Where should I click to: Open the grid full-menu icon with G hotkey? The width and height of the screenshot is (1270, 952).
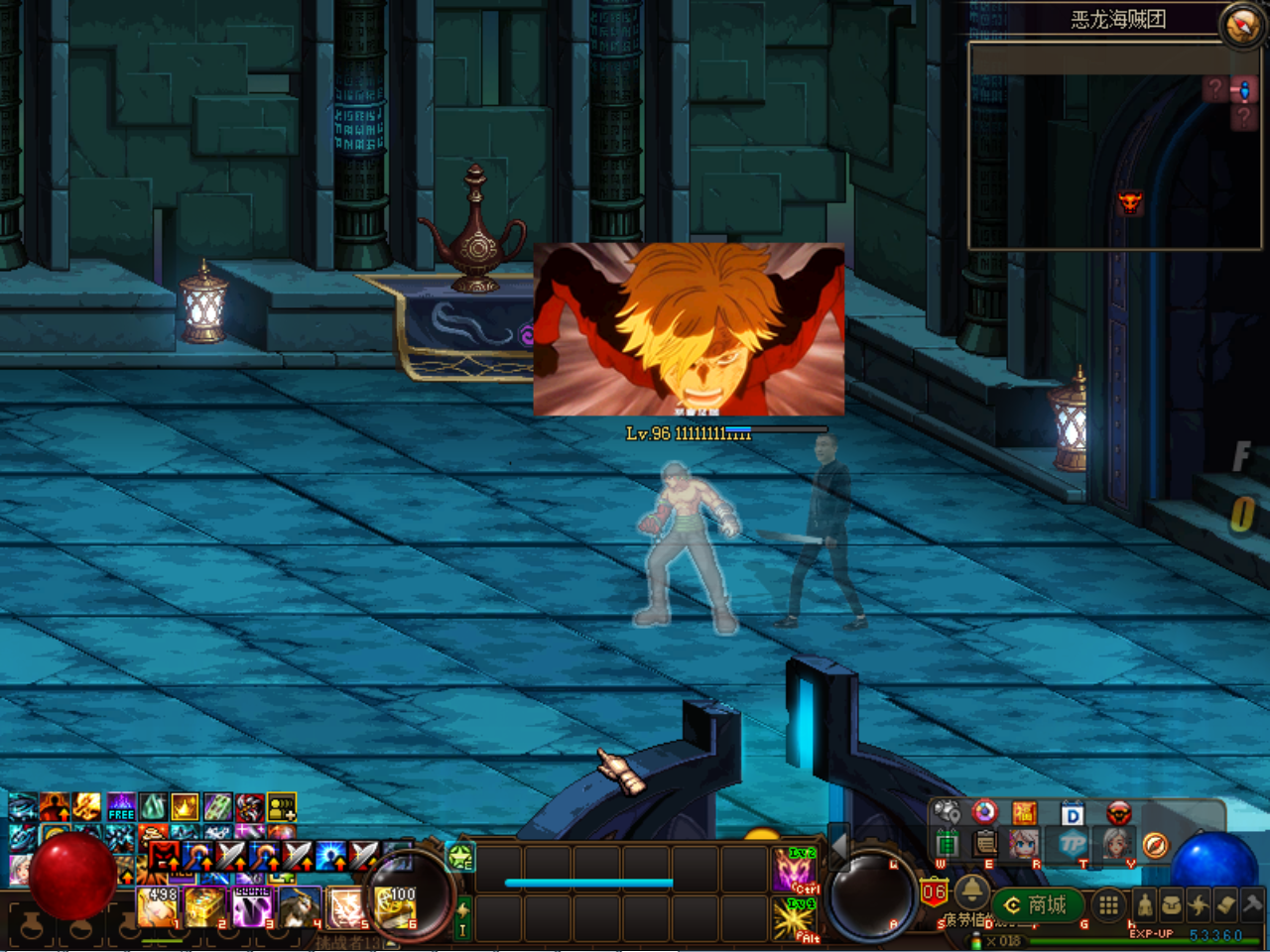[x=1107, y=904]
